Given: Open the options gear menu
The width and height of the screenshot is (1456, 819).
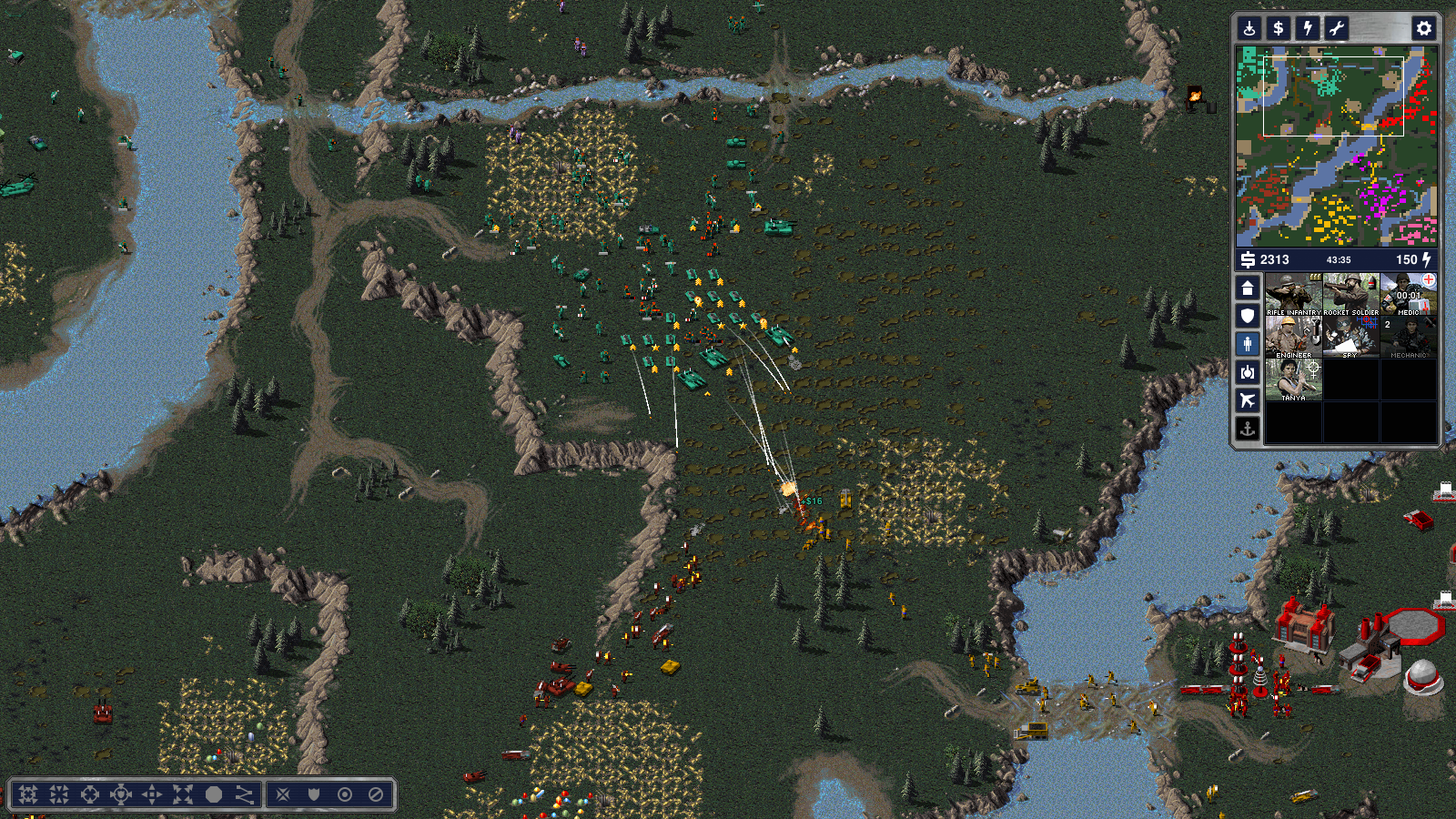Looking at the screenshot, I should pos(1424,28).
